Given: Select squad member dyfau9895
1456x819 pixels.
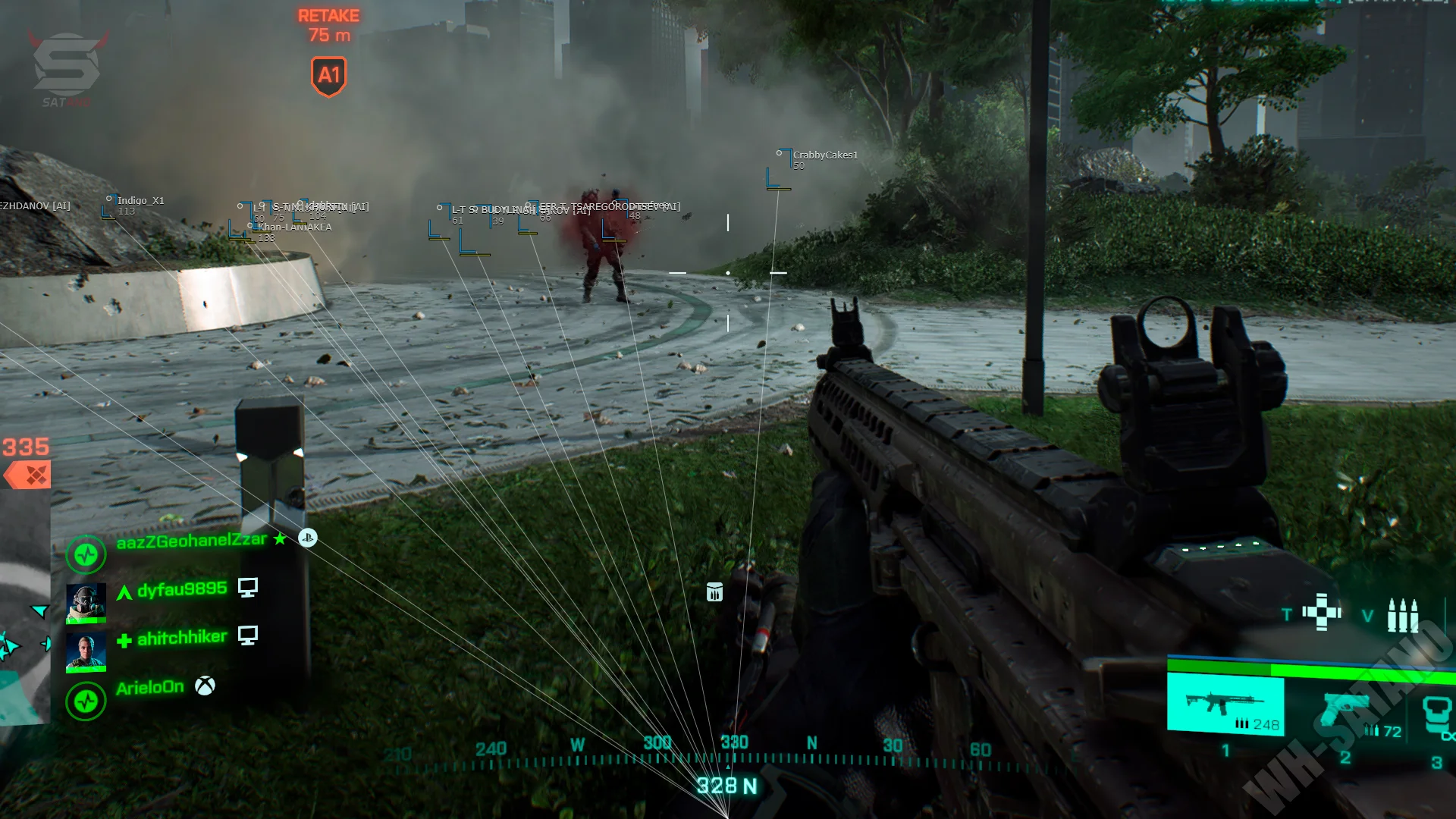Looking at the screenshot, I should (181, 589).
